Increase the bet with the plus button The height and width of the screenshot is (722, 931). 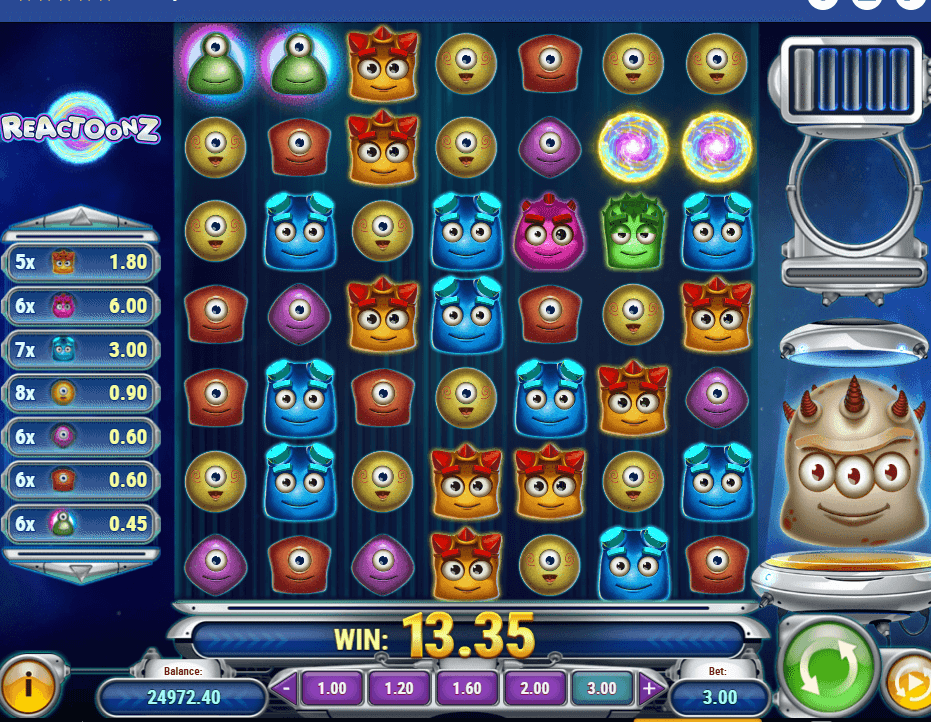[x=648, y=688]
